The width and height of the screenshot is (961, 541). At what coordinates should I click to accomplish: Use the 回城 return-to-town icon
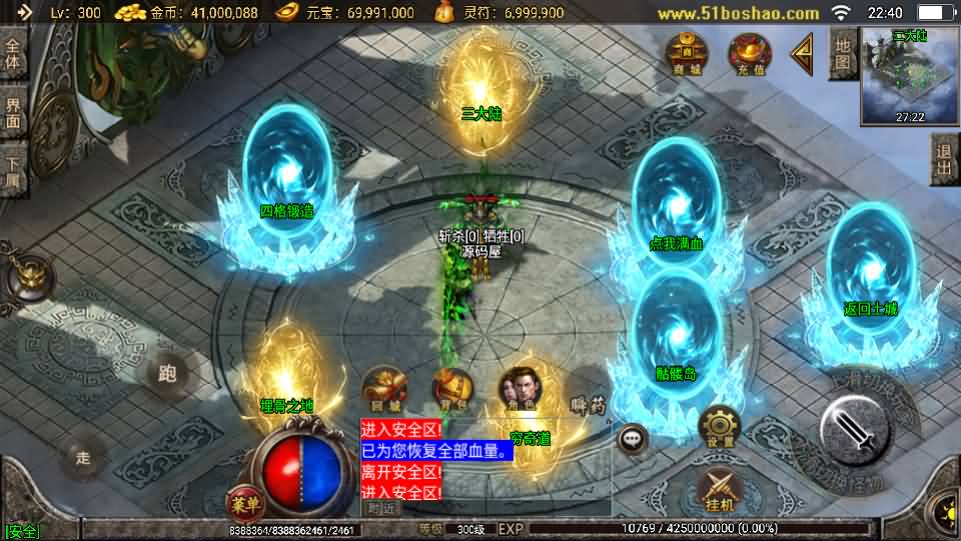pyautogui.click(x=383, y=388)
